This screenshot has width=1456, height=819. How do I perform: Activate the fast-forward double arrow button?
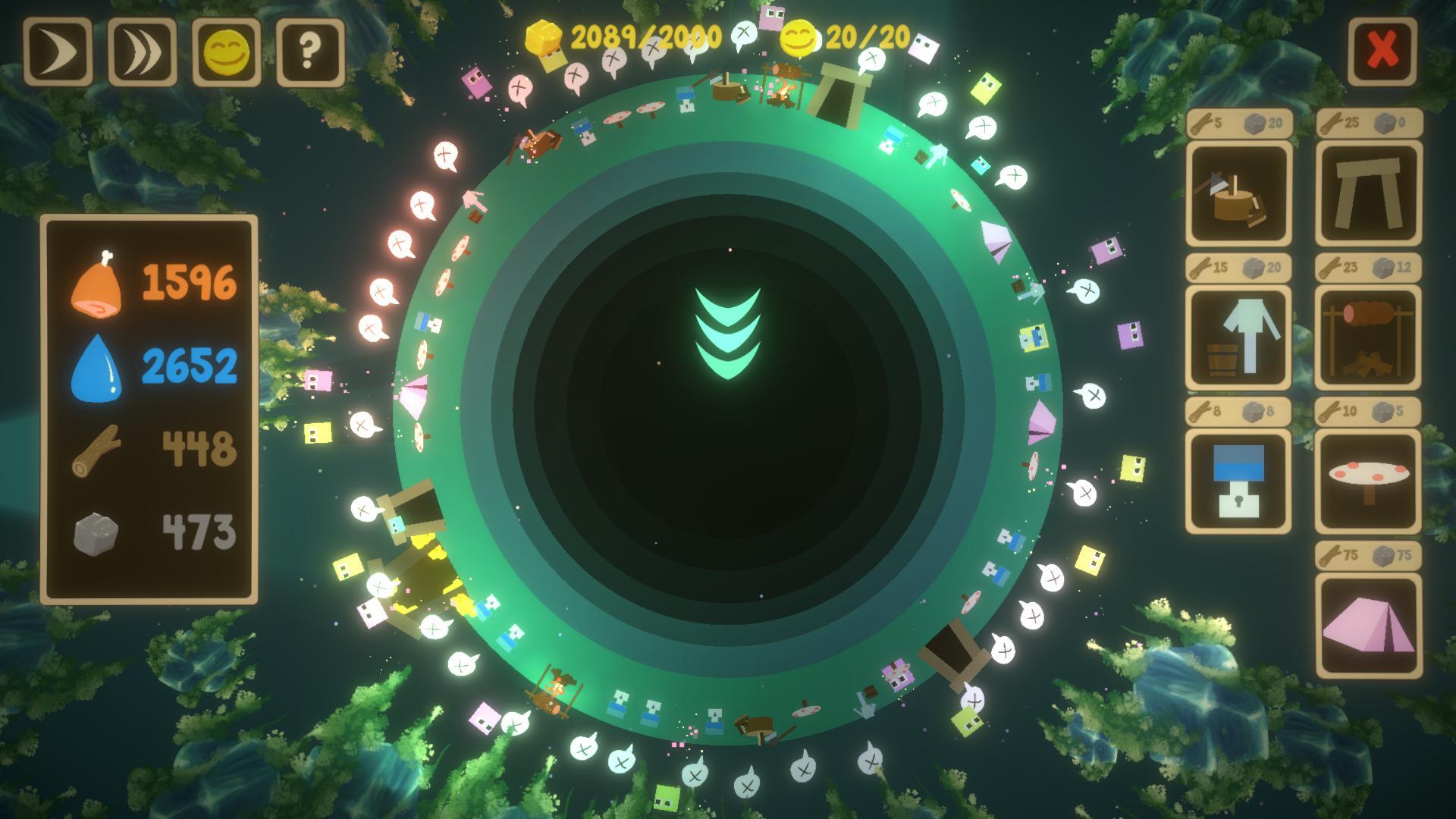click(143, 52)
